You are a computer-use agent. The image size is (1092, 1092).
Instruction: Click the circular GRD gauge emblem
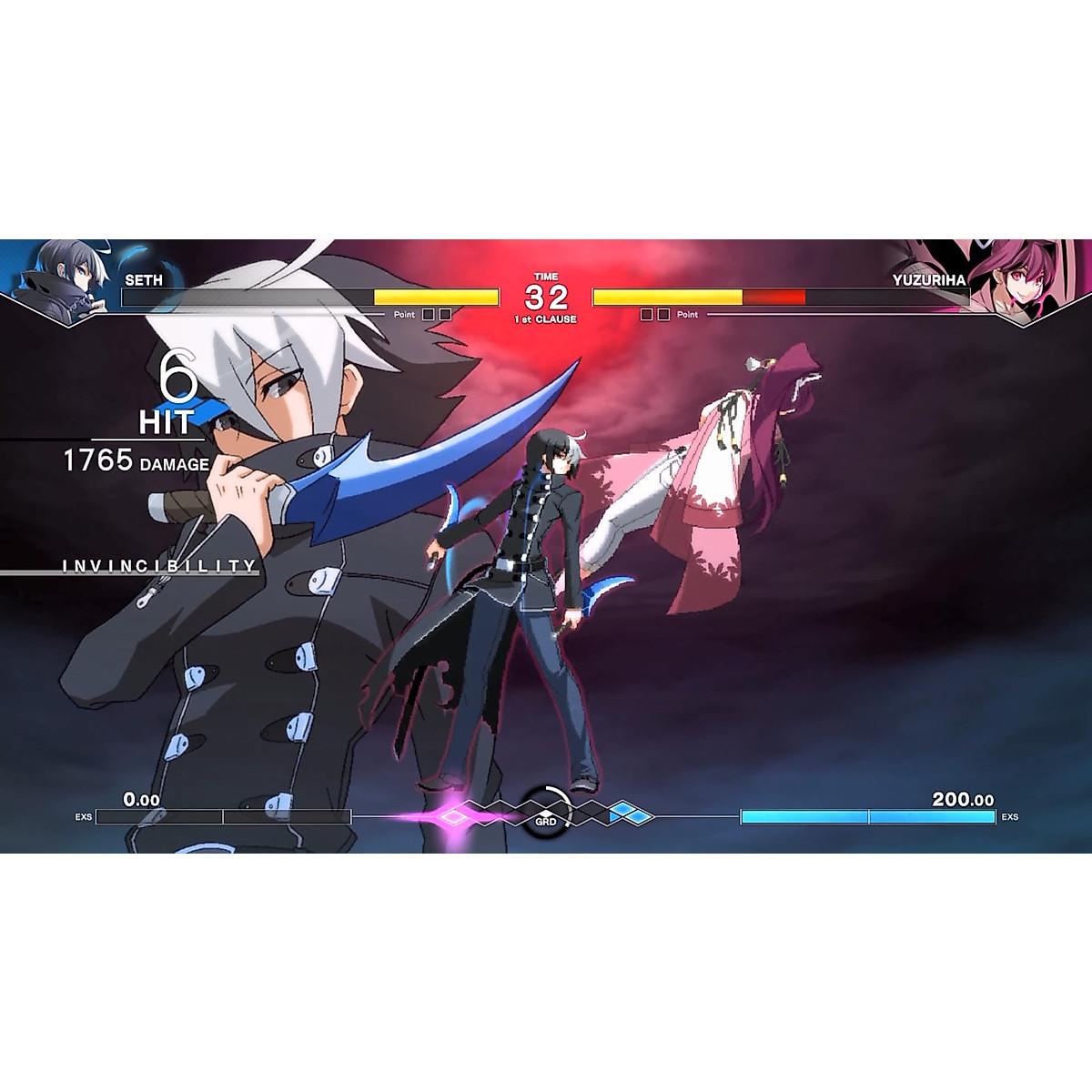[x=545, y=808]
